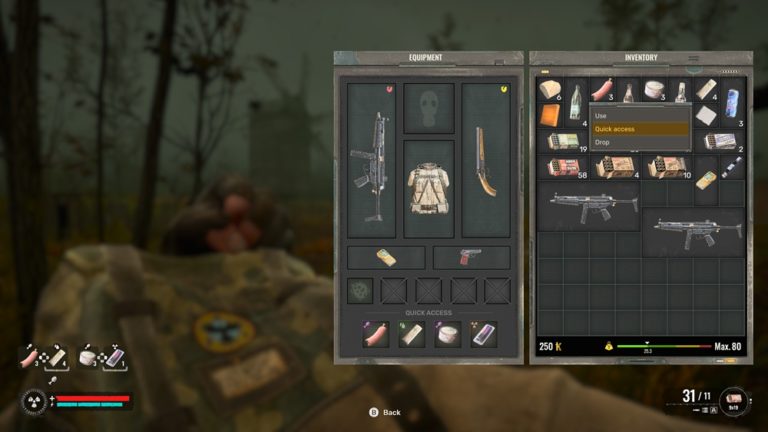This screenshot has width=768, height=432.
Task: Click the empty gas mask helmet slot
Action: [428, 105]
